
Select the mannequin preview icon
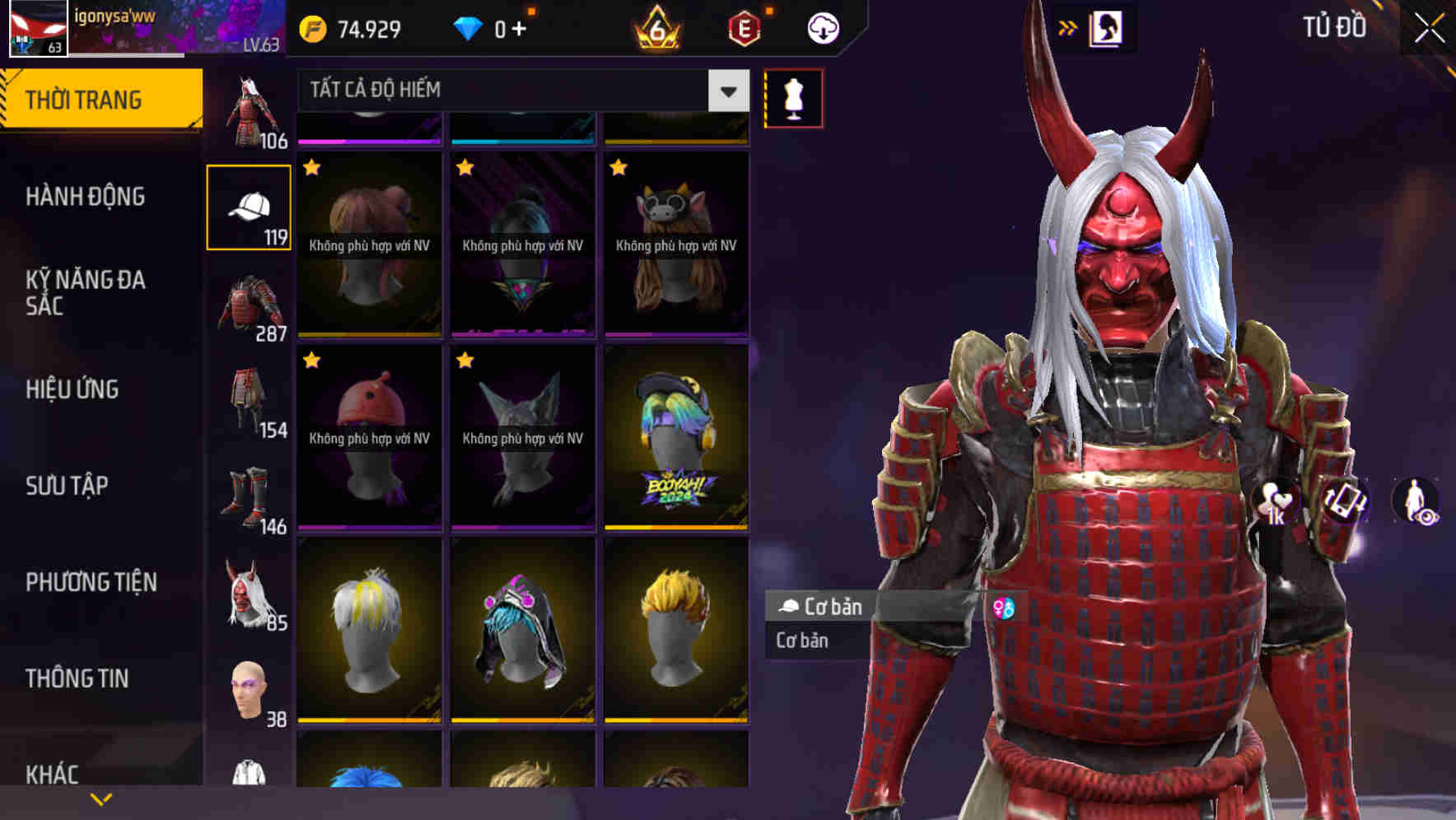(793, 98)
